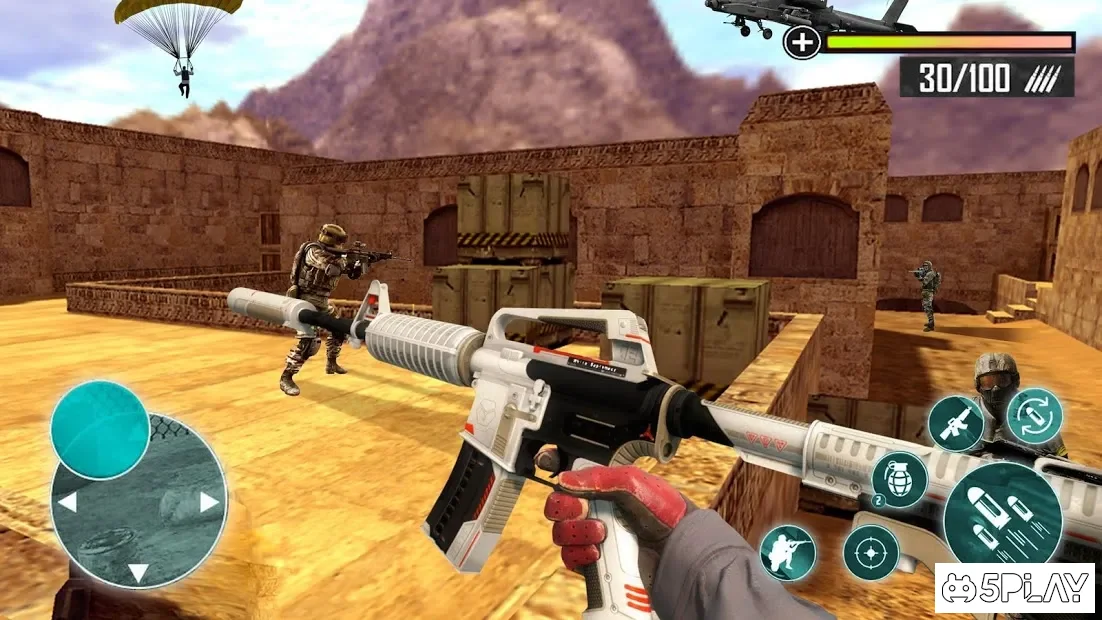The height and width of the screenshot is (620, 1102).
Task: Activate the crosshair aim button
Action: pos(870,552)
